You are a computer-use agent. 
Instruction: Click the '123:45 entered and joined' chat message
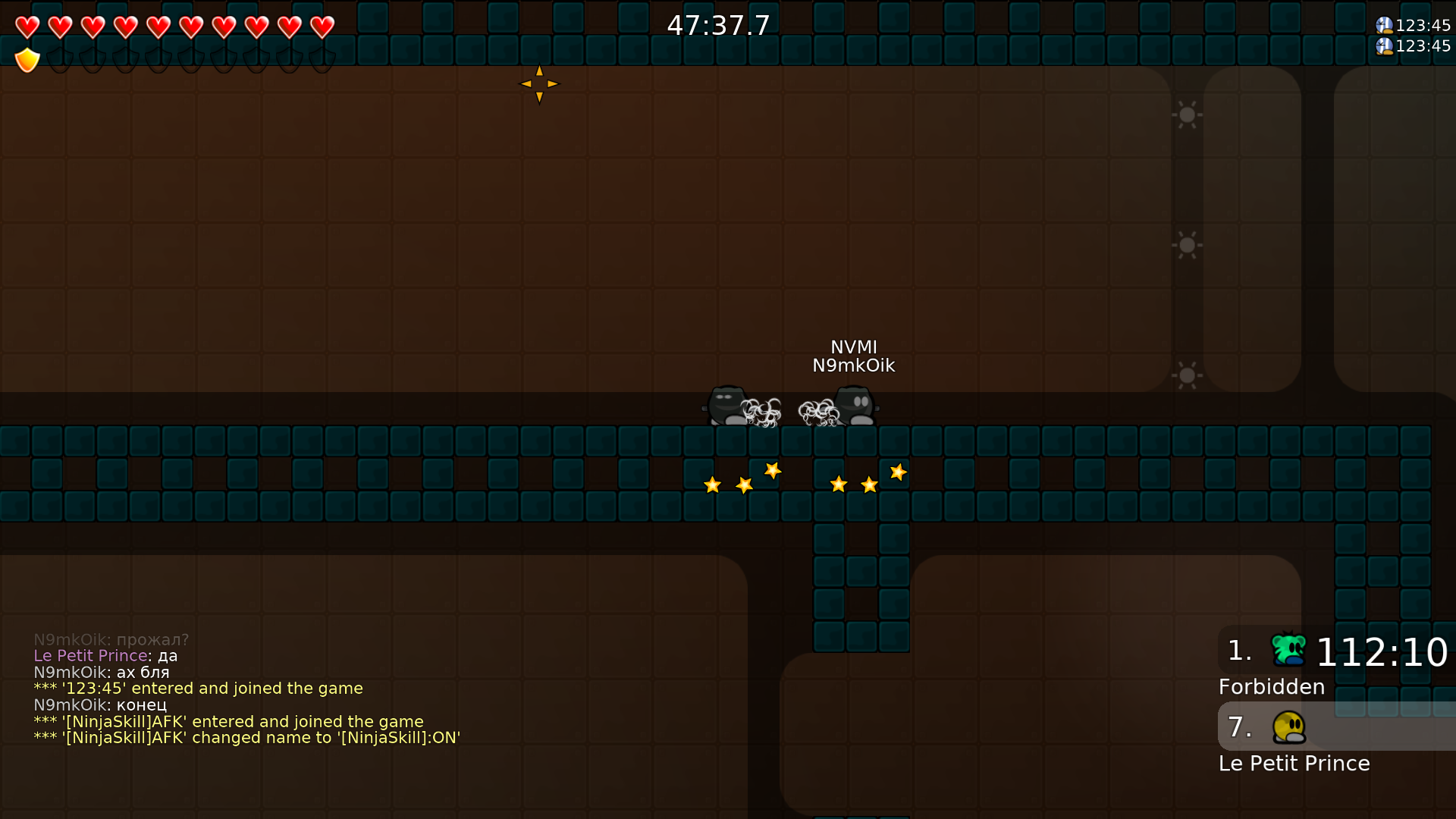tap(198, 689)
